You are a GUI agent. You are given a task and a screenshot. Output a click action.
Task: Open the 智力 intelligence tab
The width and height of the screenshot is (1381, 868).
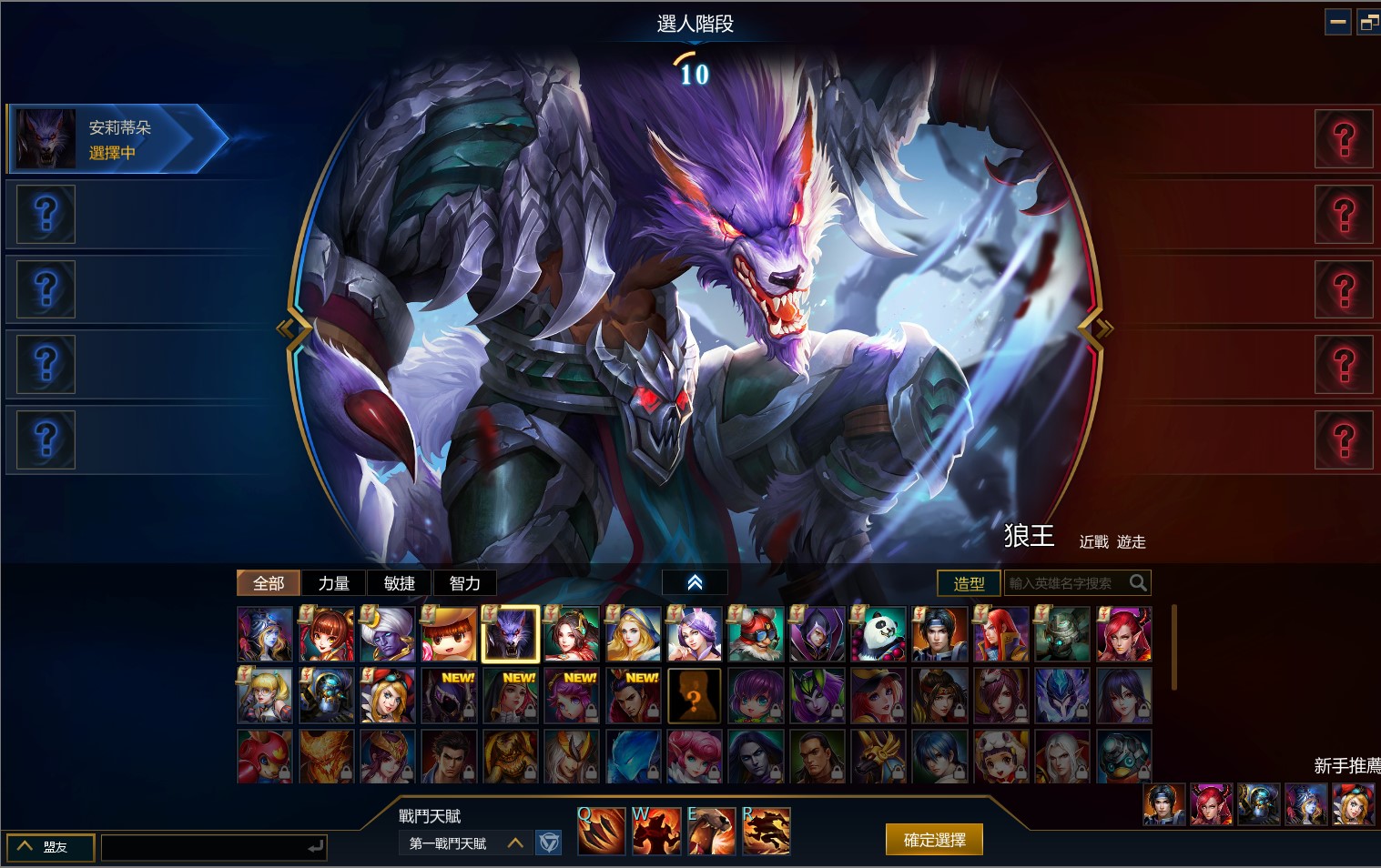coord(464,583)
